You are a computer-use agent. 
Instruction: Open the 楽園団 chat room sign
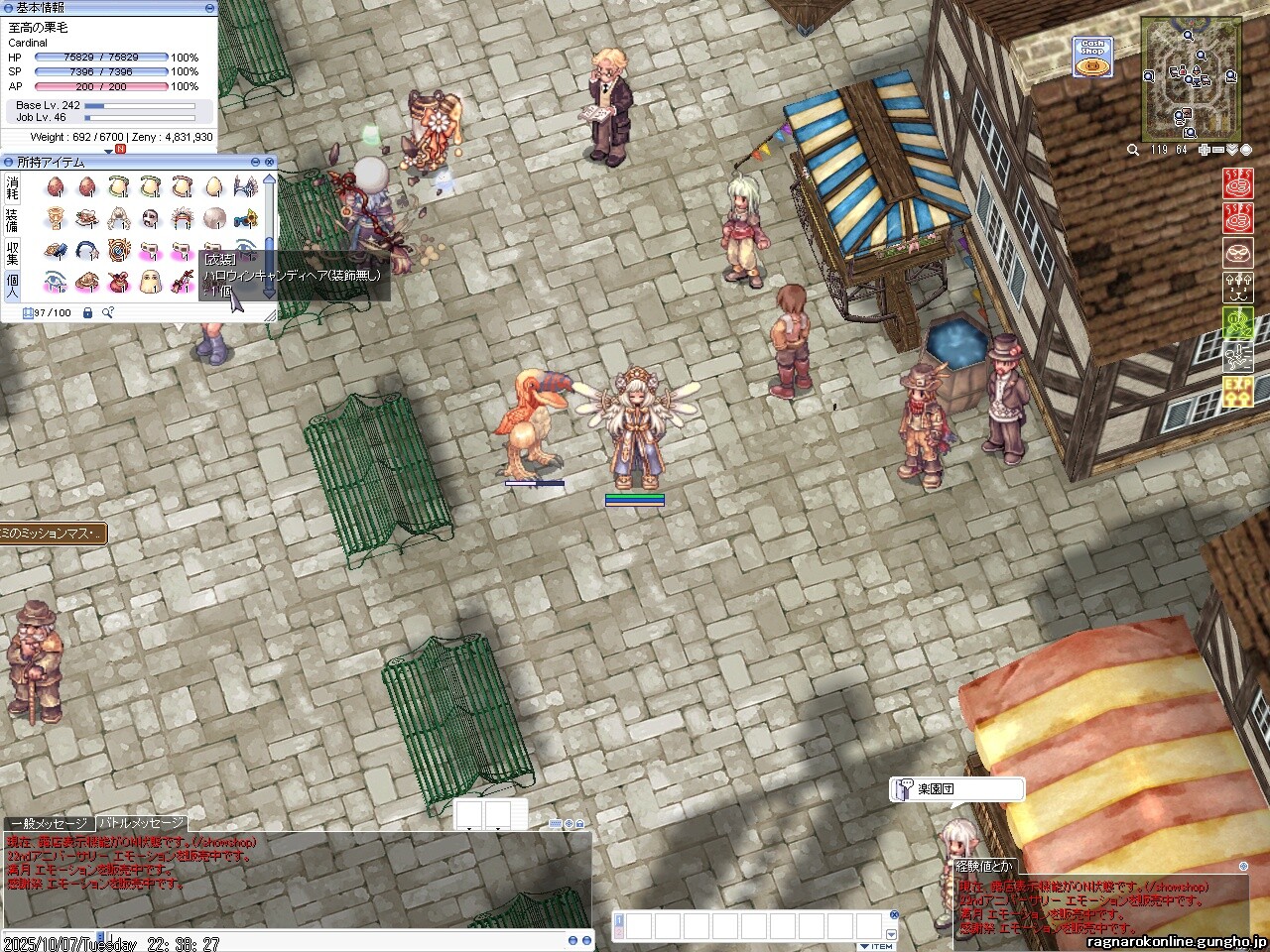956,789
